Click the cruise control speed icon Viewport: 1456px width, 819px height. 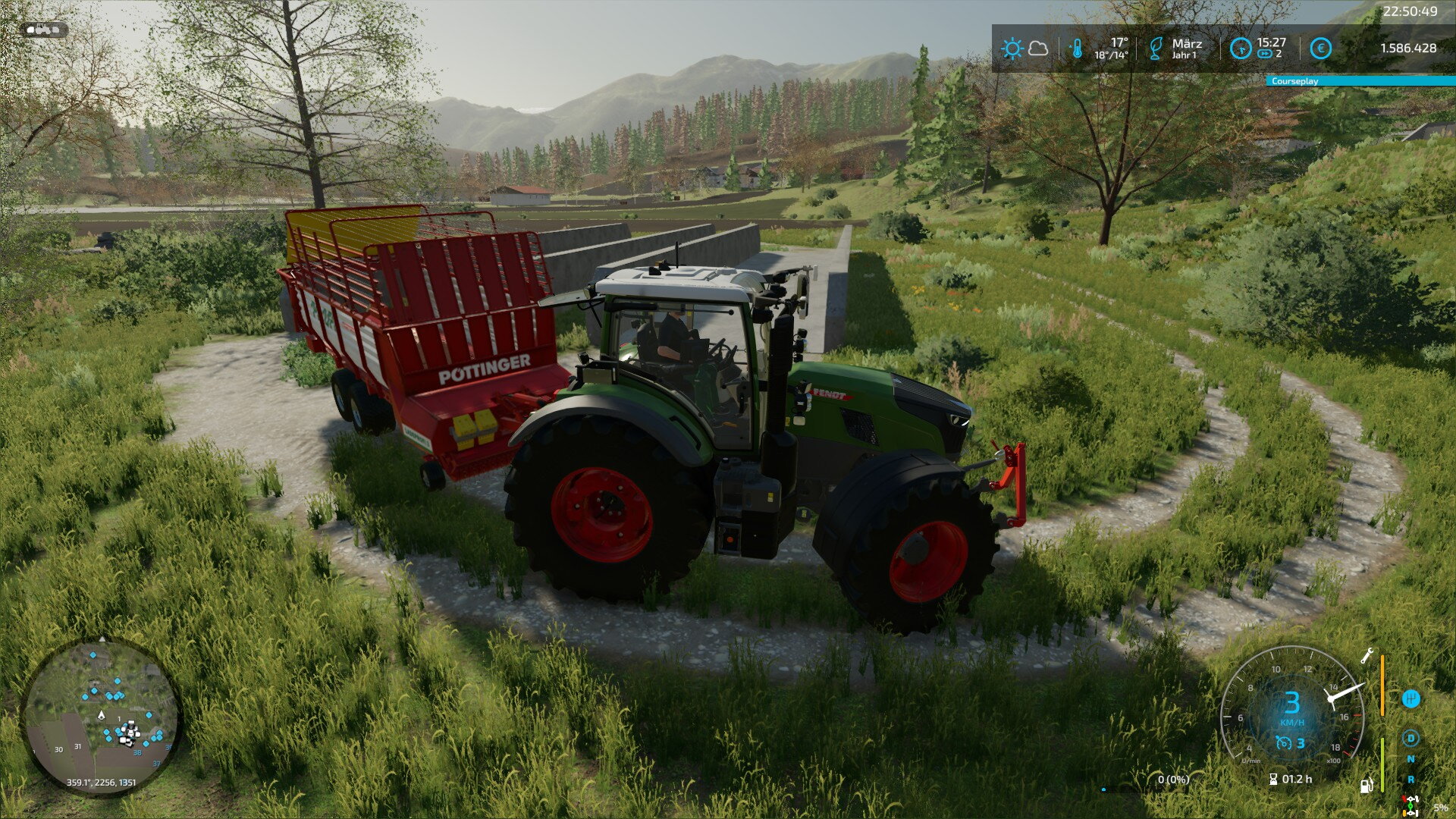pos(1283,743)
